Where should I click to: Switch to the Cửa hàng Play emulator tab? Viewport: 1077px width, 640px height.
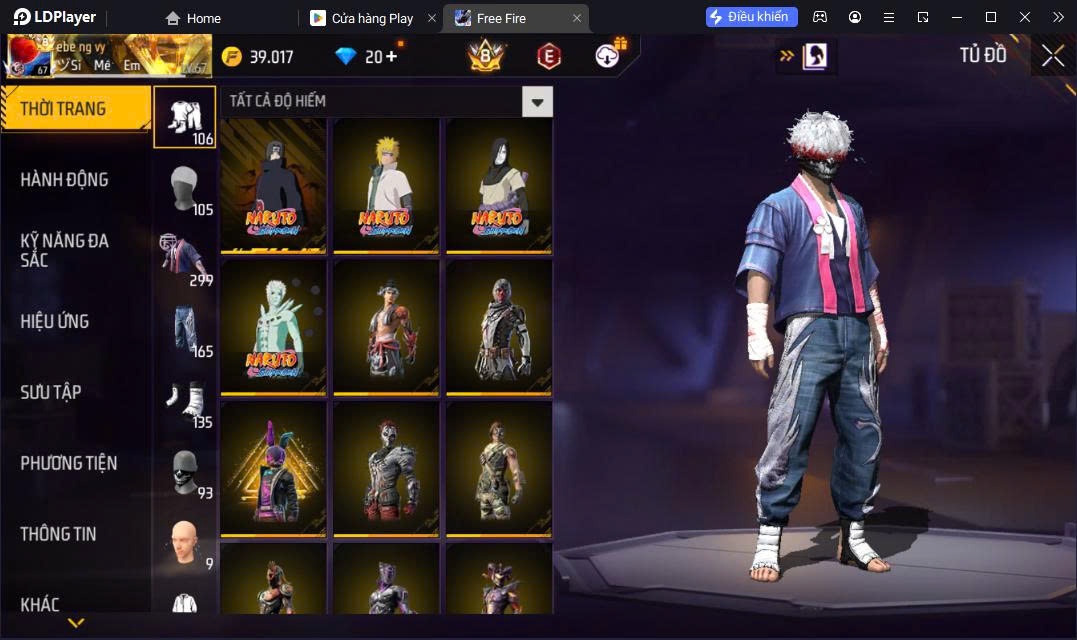coord(372,18)
